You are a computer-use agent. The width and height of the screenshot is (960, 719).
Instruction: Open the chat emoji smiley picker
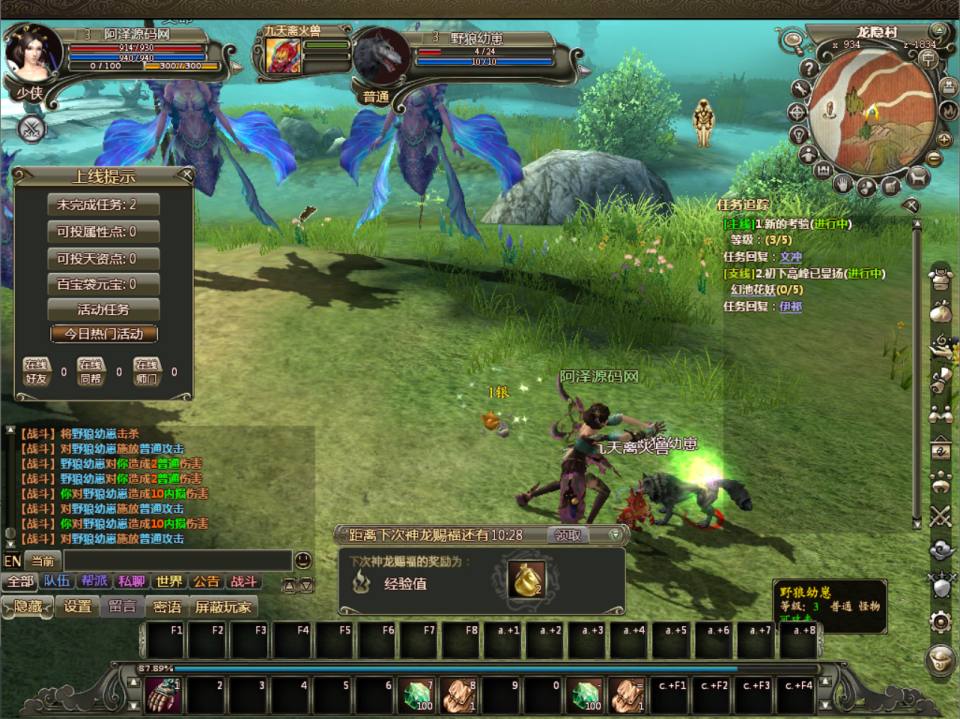click(x=303, y=561)
